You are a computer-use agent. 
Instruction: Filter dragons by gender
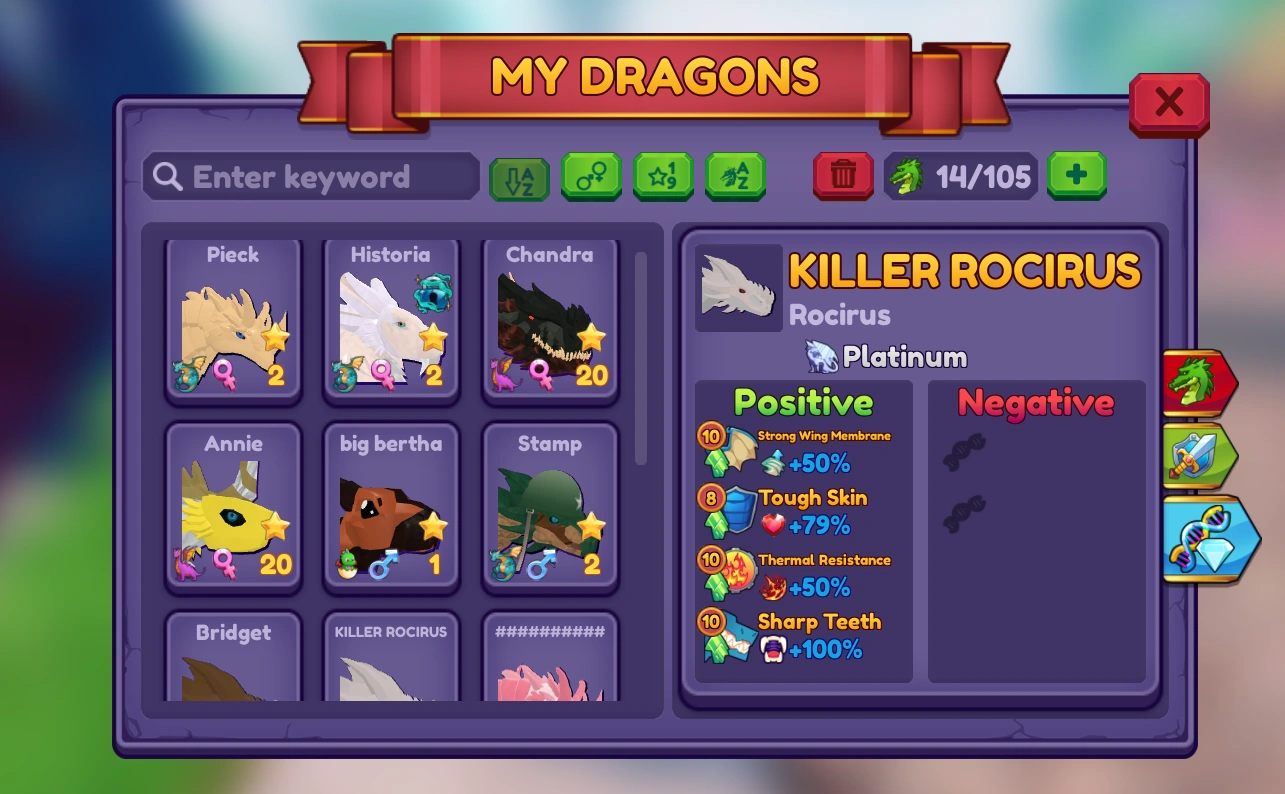coord(590,176)
